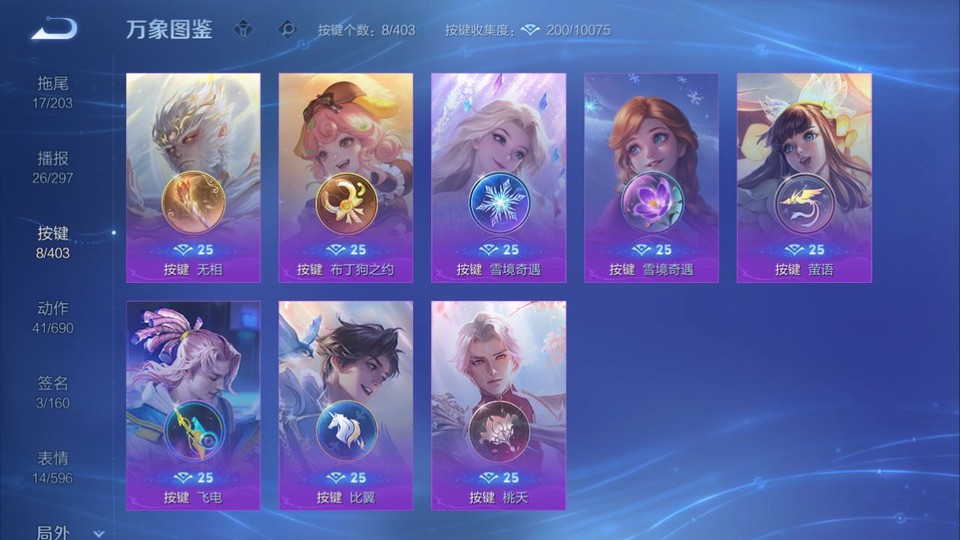The image size is (960, 540).
Task: Select the 按键 category tab
Action: [x=53, y=241]
